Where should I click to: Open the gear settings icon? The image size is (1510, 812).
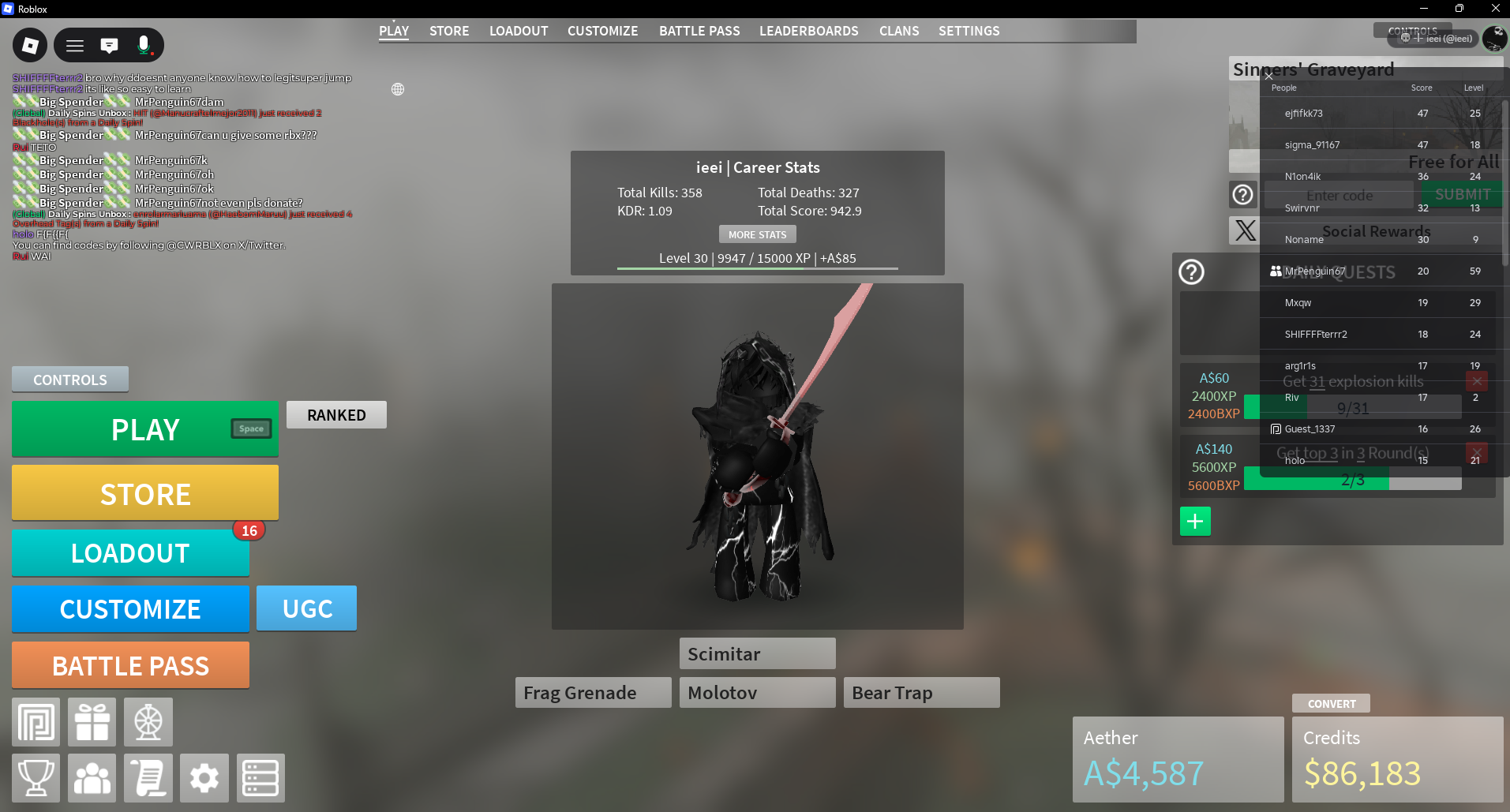point(204,778)
